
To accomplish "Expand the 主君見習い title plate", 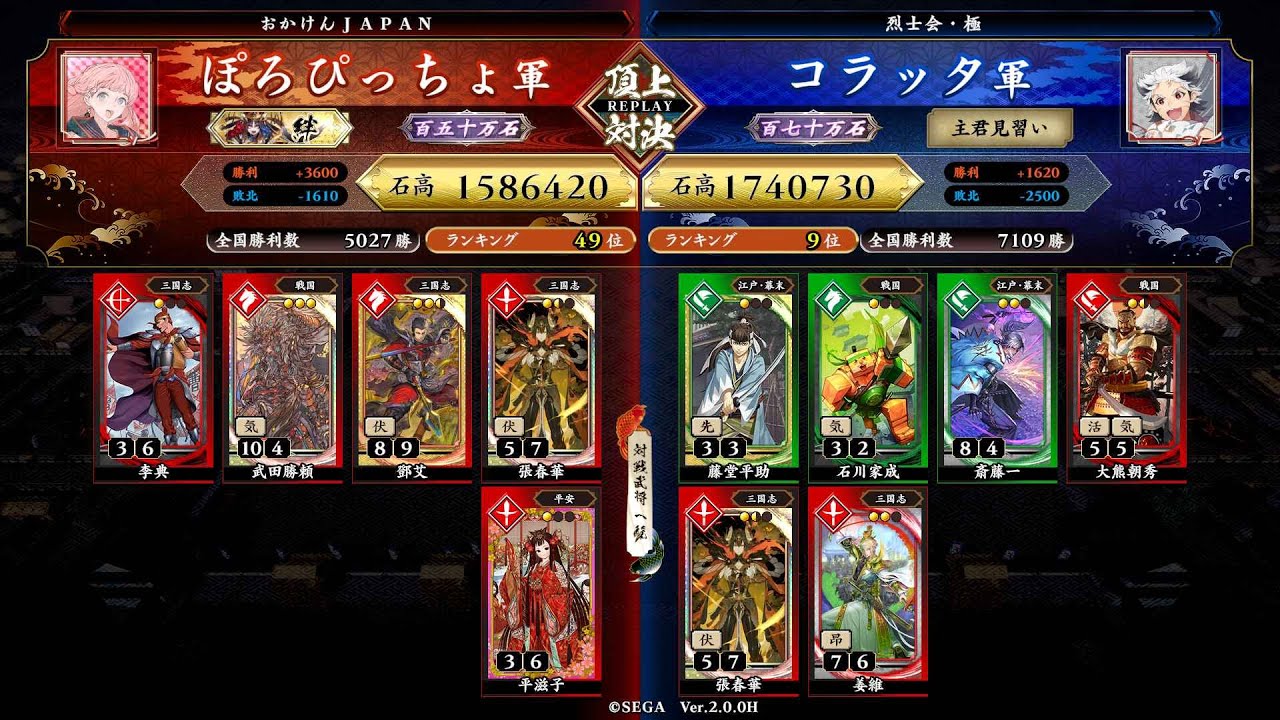I will (x=998, y=128).
